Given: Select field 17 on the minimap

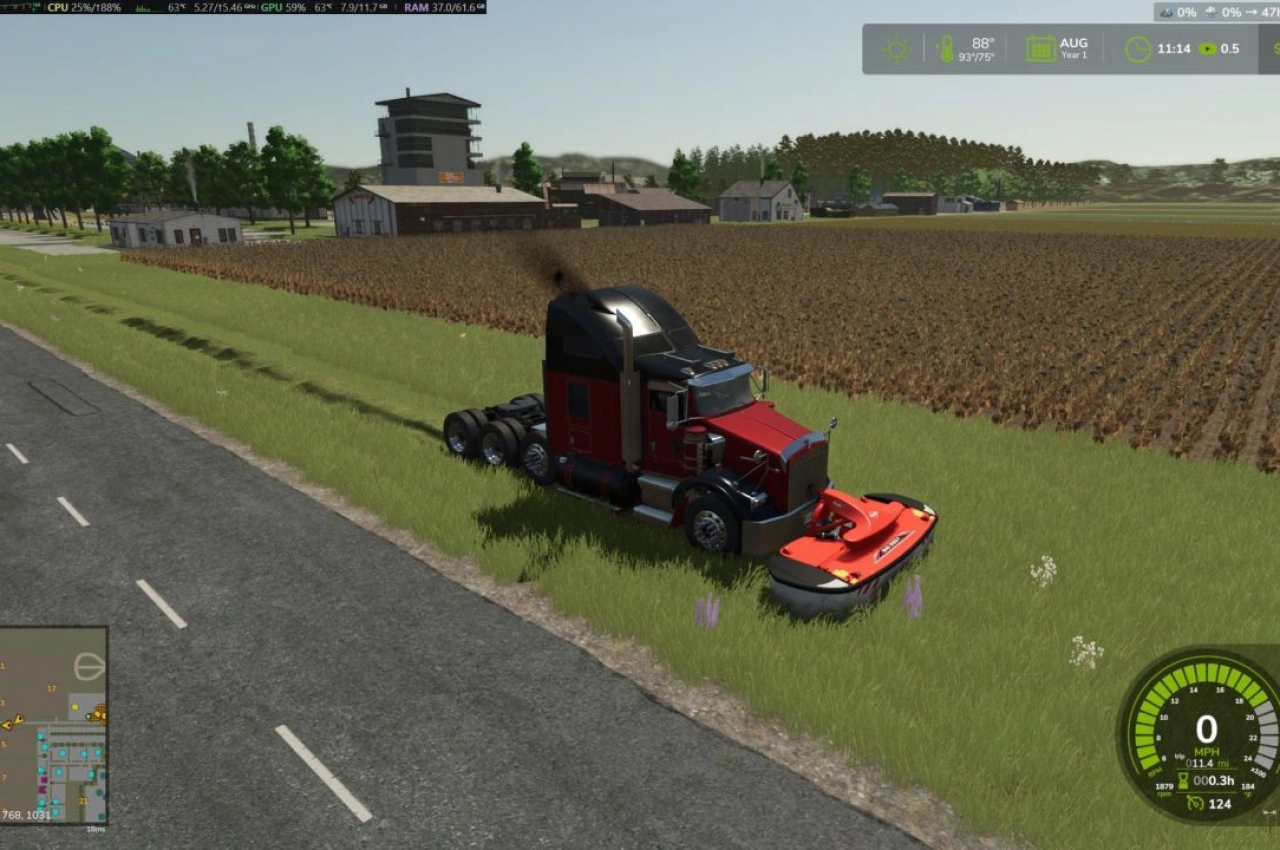Looking at the screenshot, I should tap(51, 688).
